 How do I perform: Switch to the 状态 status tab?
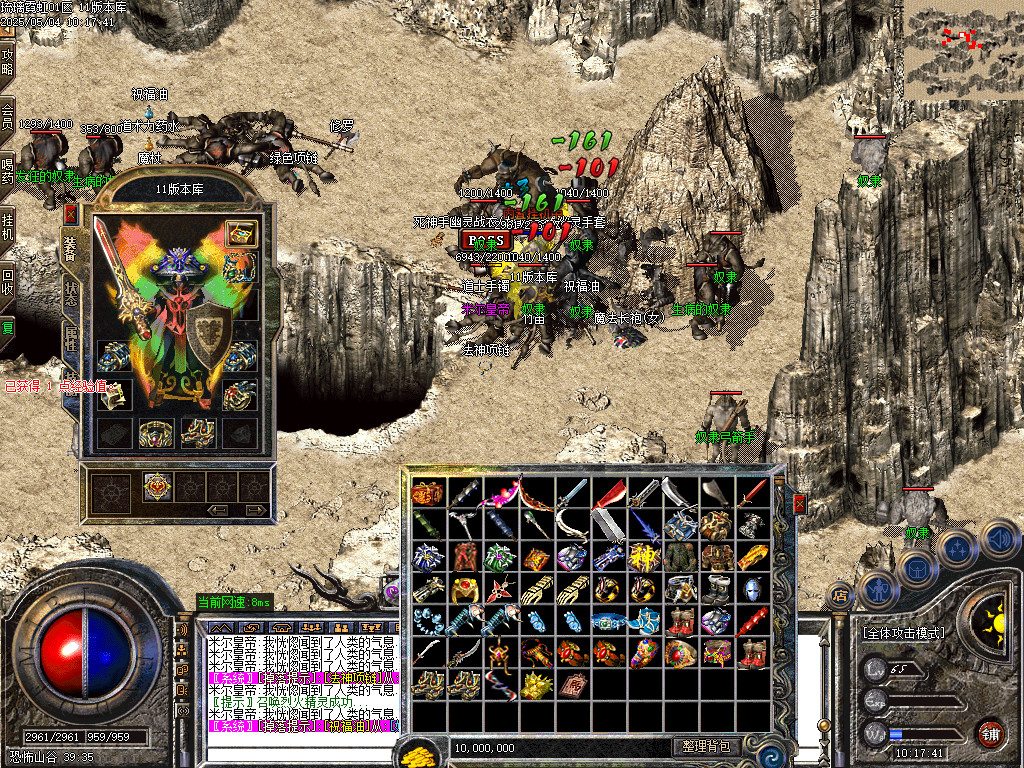71,290
